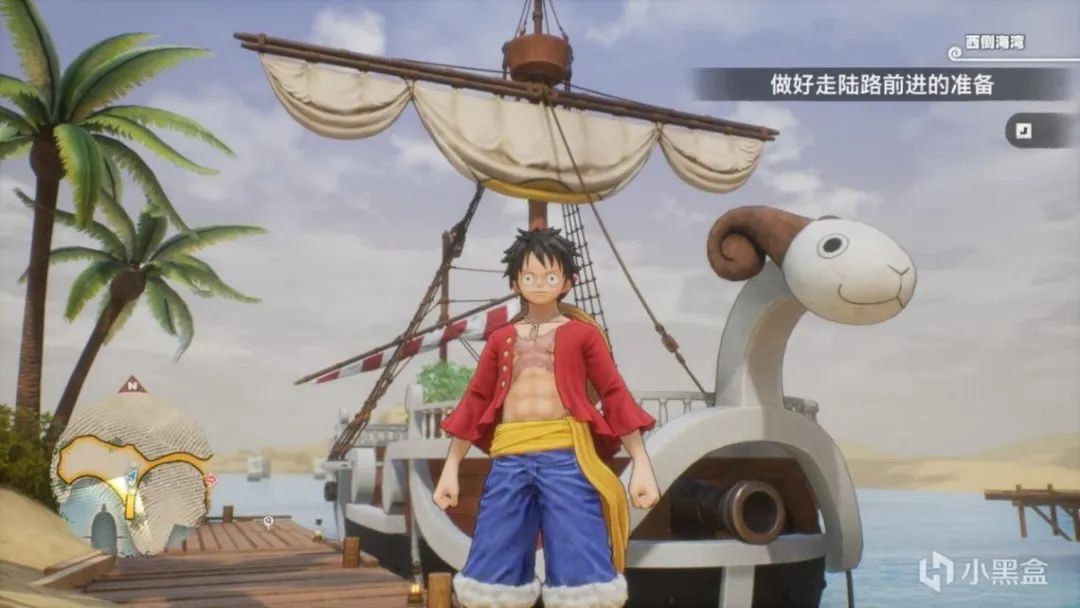Viewport: 1080px width, 608px height.
Task: Select the white location pin on the dock
Action: pyautogui.click(x=268, y=521)
